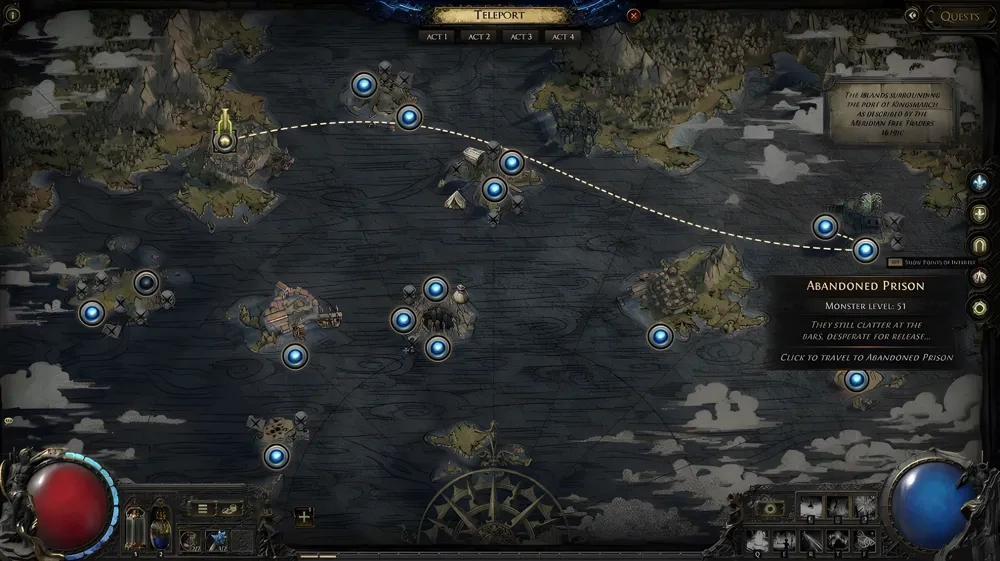Select the dark-ringed waypoint on the western island
Image resolution: width=1000 pixels, height=561 pixels.
point(147,283)
